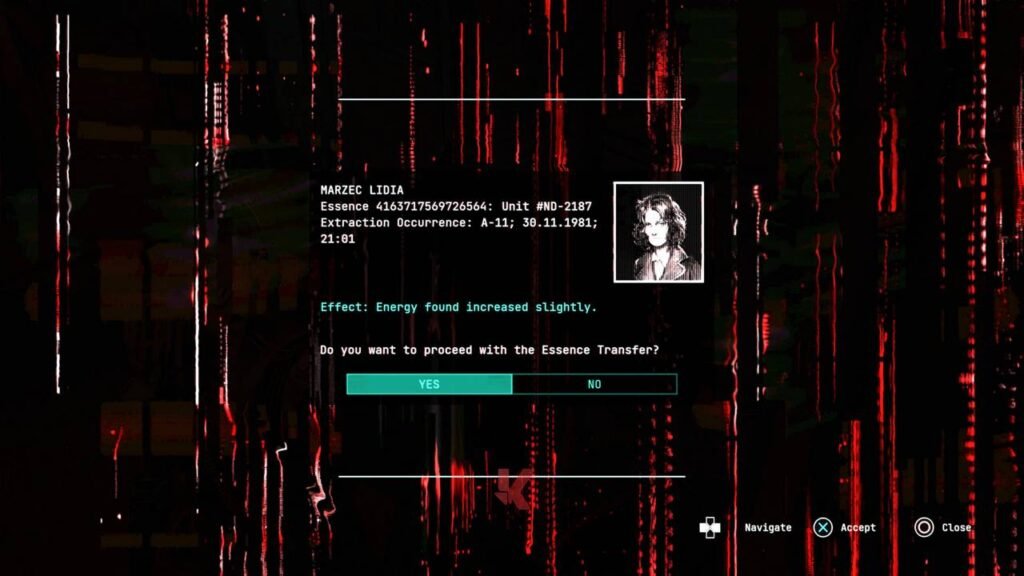Select Marzec Lidia's portrait thumbnail
This screenshot has height=576, width=1024.
[658, 232]
